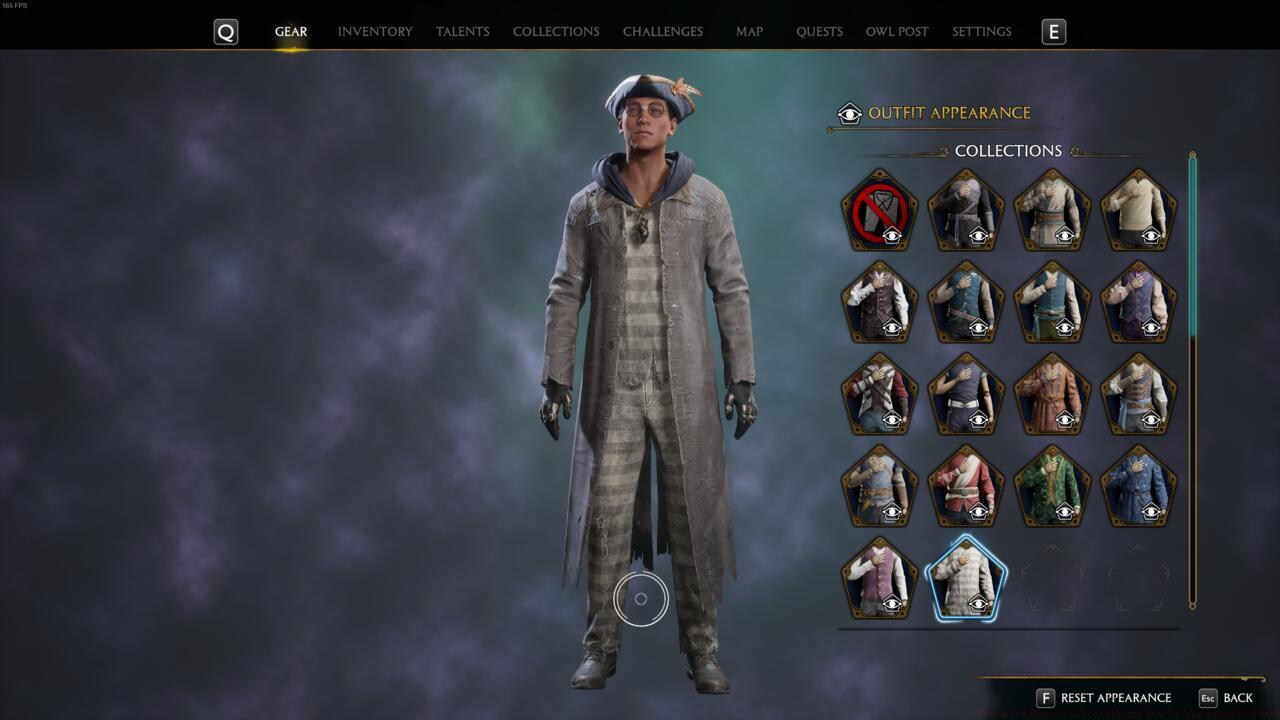1280x720 pixels.
Task: Click the eye icon next to Outfit Appearance heading
Action: [849, 113]
